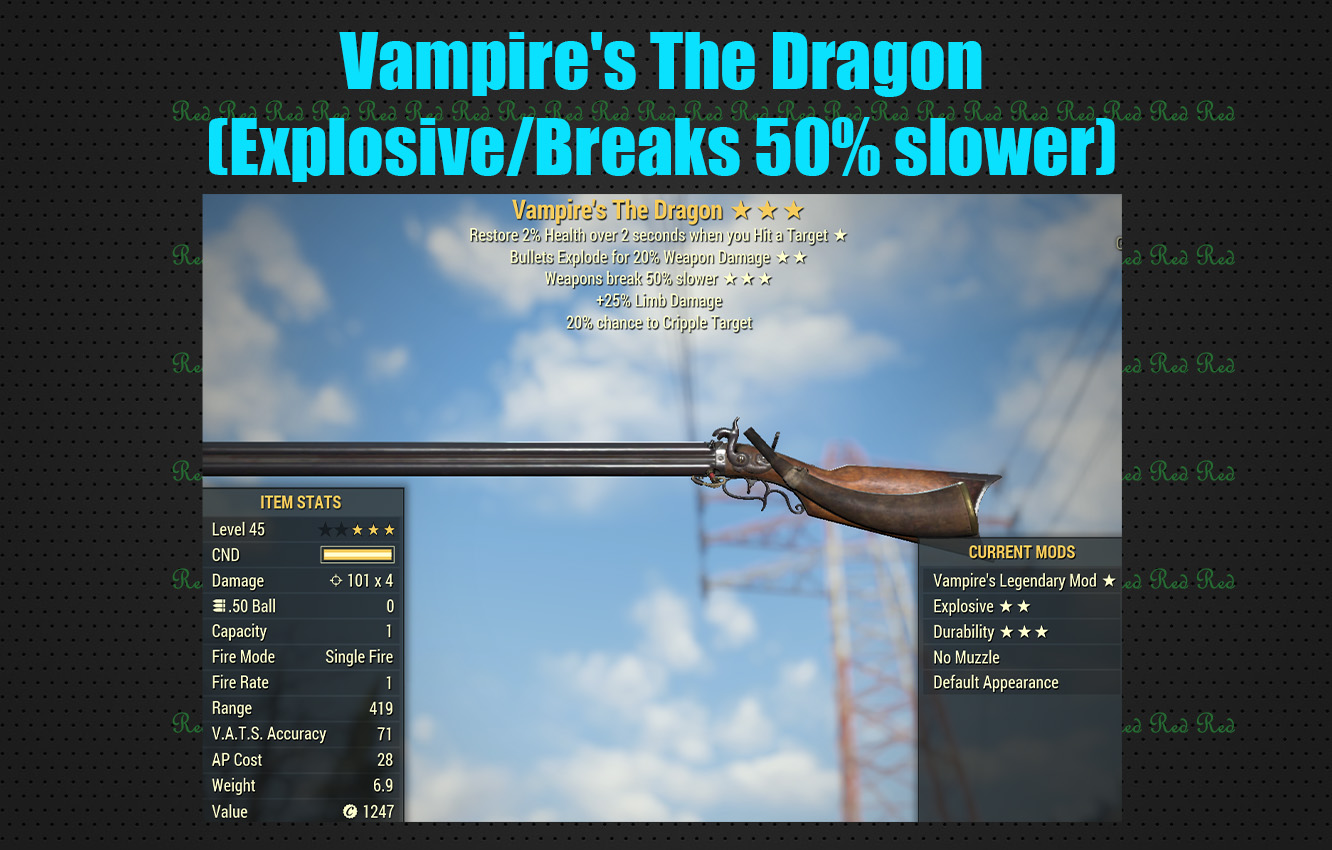Click the star beside Vampire's Legendary Mod

point(1109,580)
